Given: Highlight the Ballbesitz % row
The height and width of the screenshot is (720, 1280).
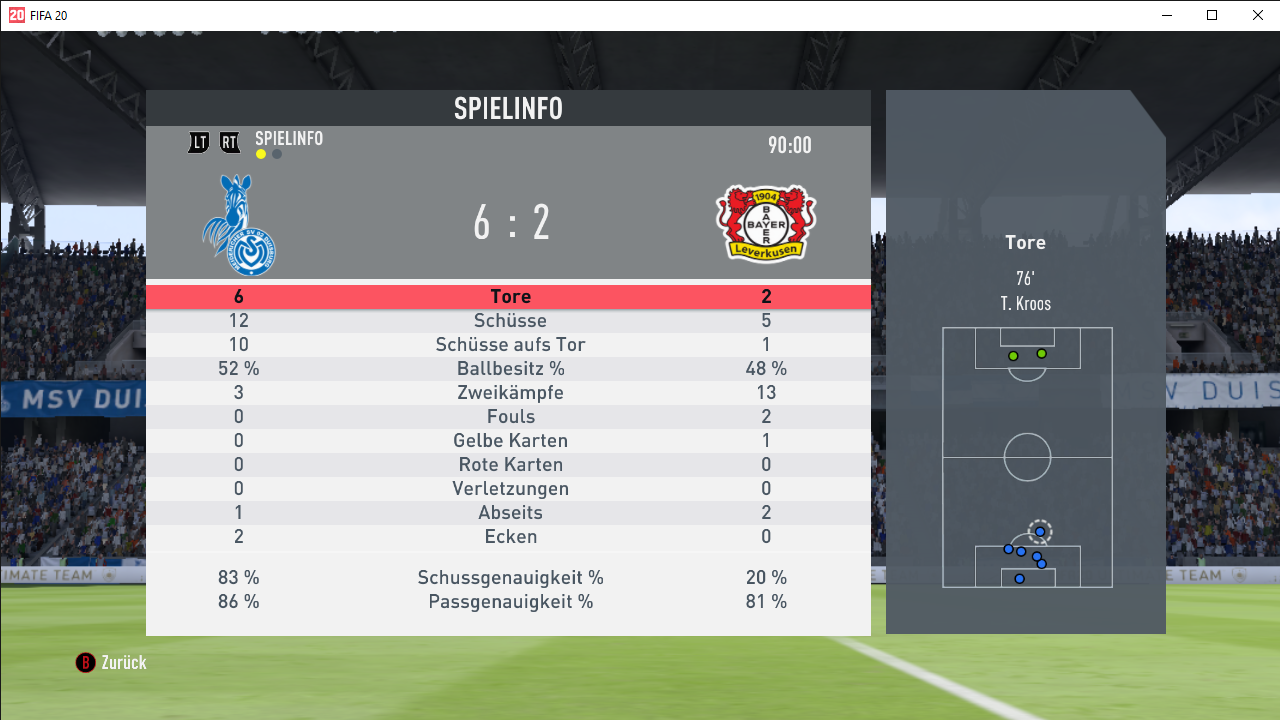Looking at the screenshot, I should pos(510,369).
